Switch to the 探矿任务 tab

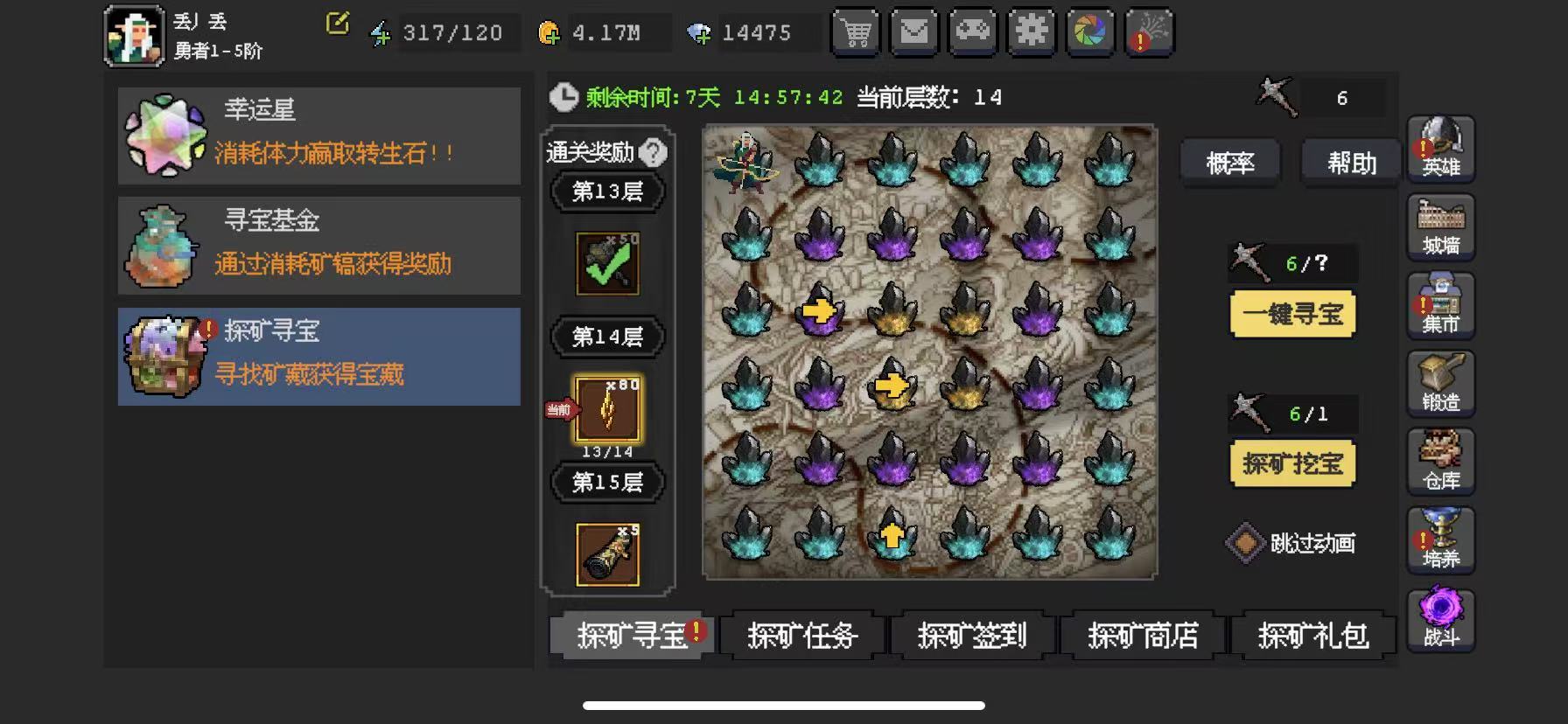click(x=801, y=636)
